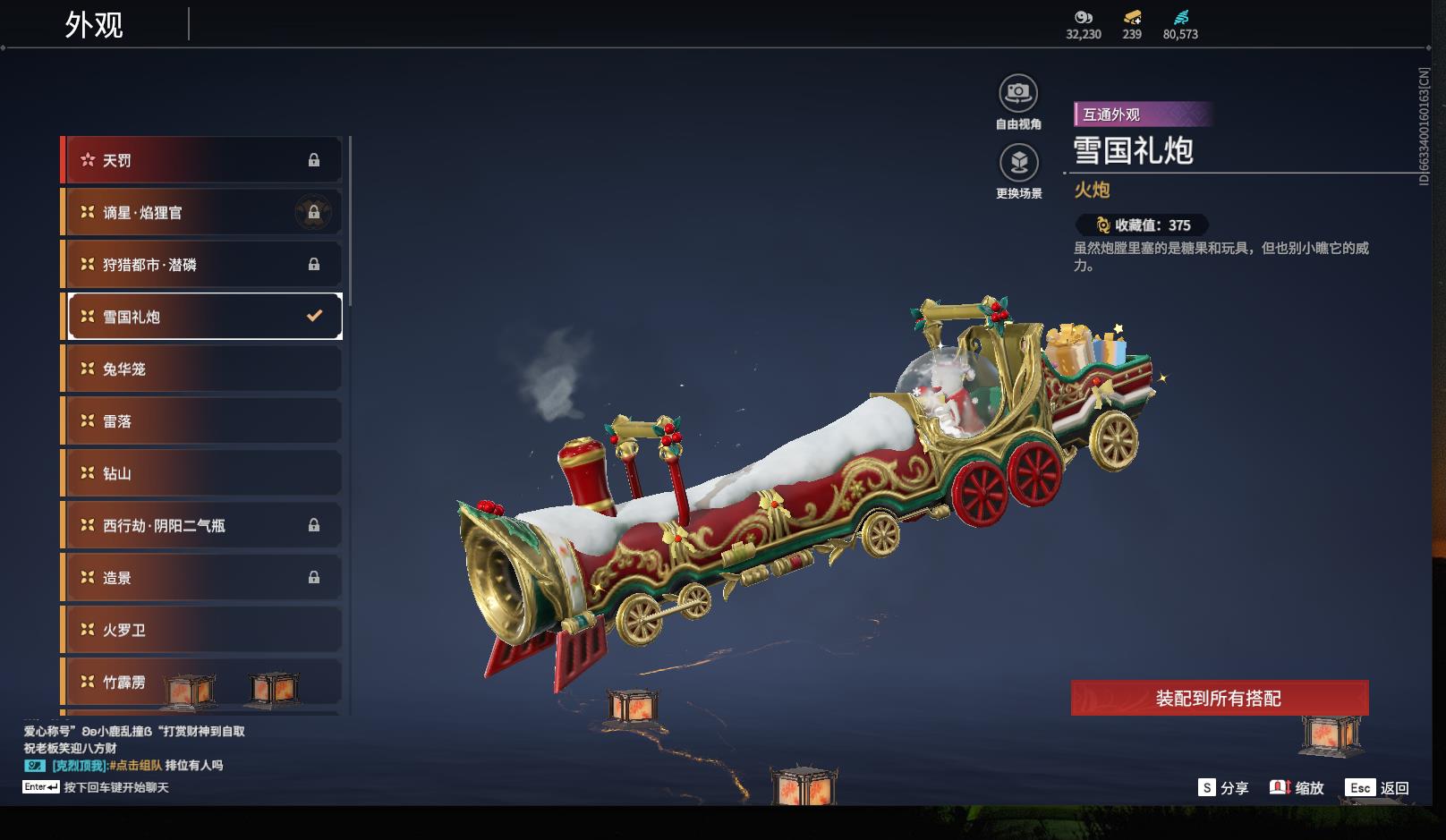Choose the 造景 skin entry
The image size is (1446, 840).
point(201,577)
